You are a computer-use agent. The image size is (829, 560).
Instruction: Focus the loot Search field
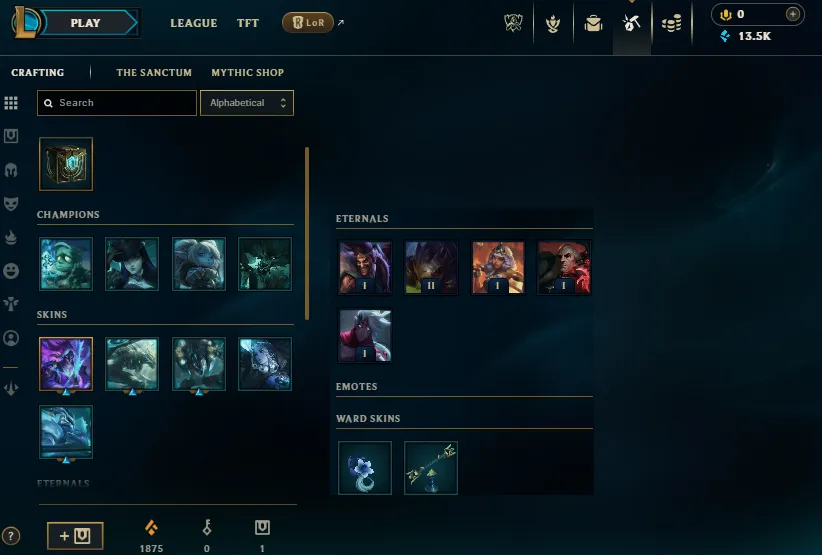pyautogui.click(x=118, y=103)
